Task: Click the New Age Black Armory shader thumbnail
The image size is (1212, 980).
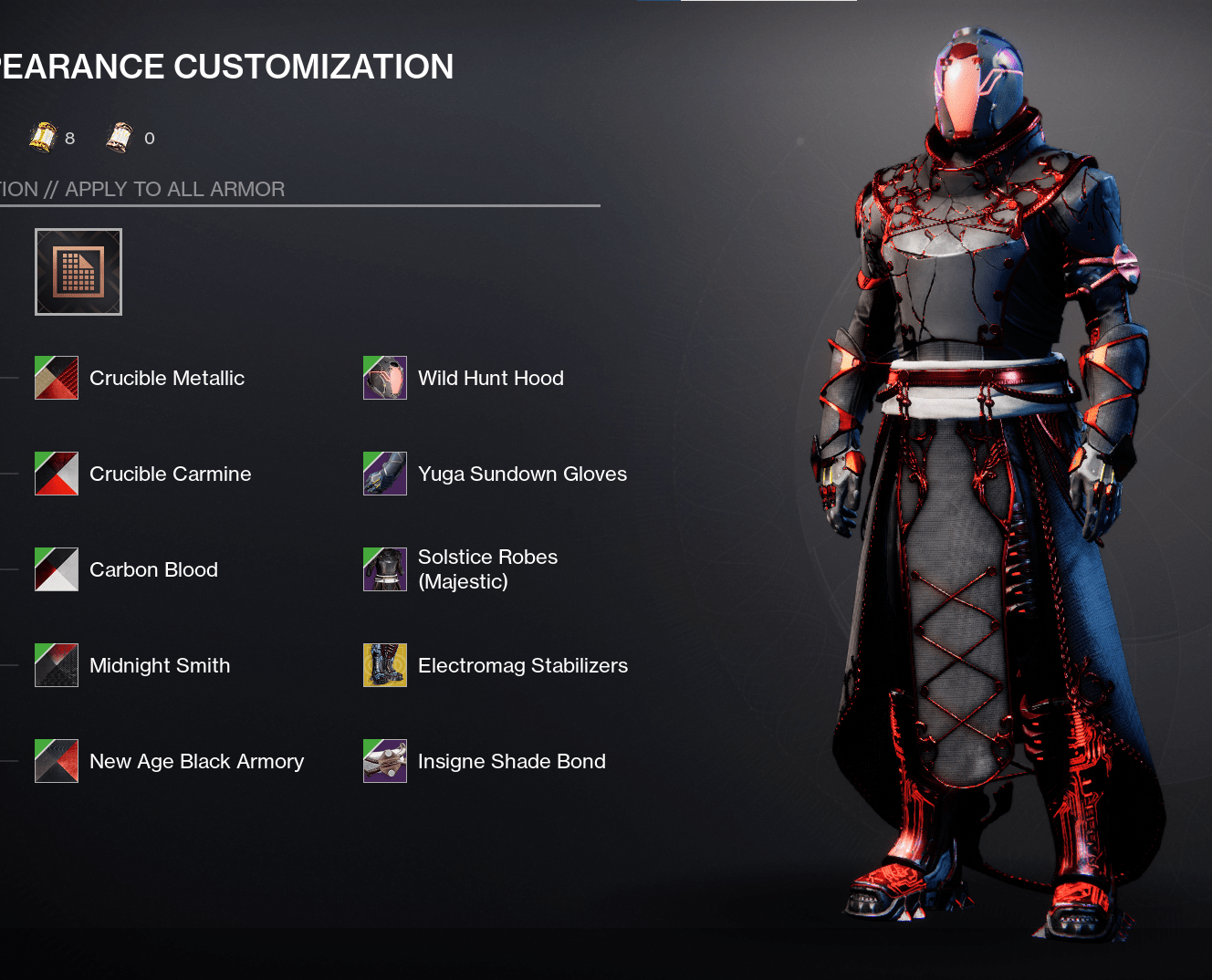Action: coord(56,760)
